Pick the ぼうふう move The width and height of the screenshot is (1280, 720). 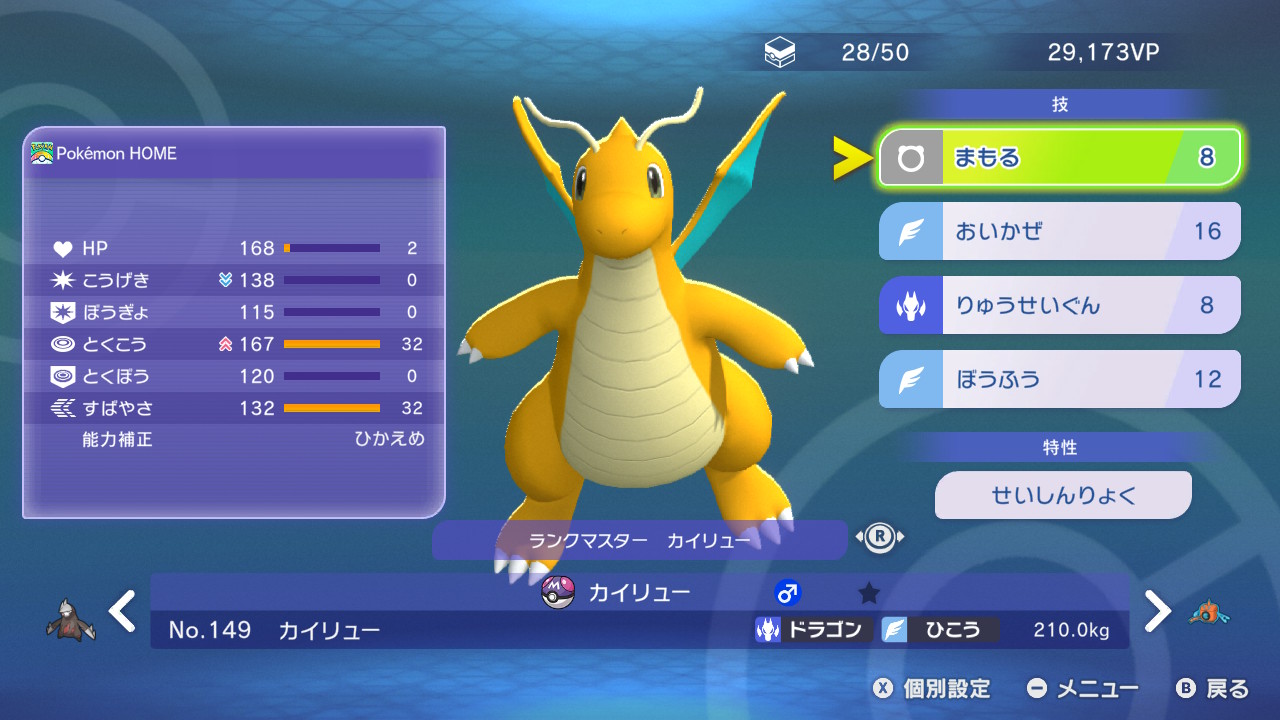point(1059,379)
